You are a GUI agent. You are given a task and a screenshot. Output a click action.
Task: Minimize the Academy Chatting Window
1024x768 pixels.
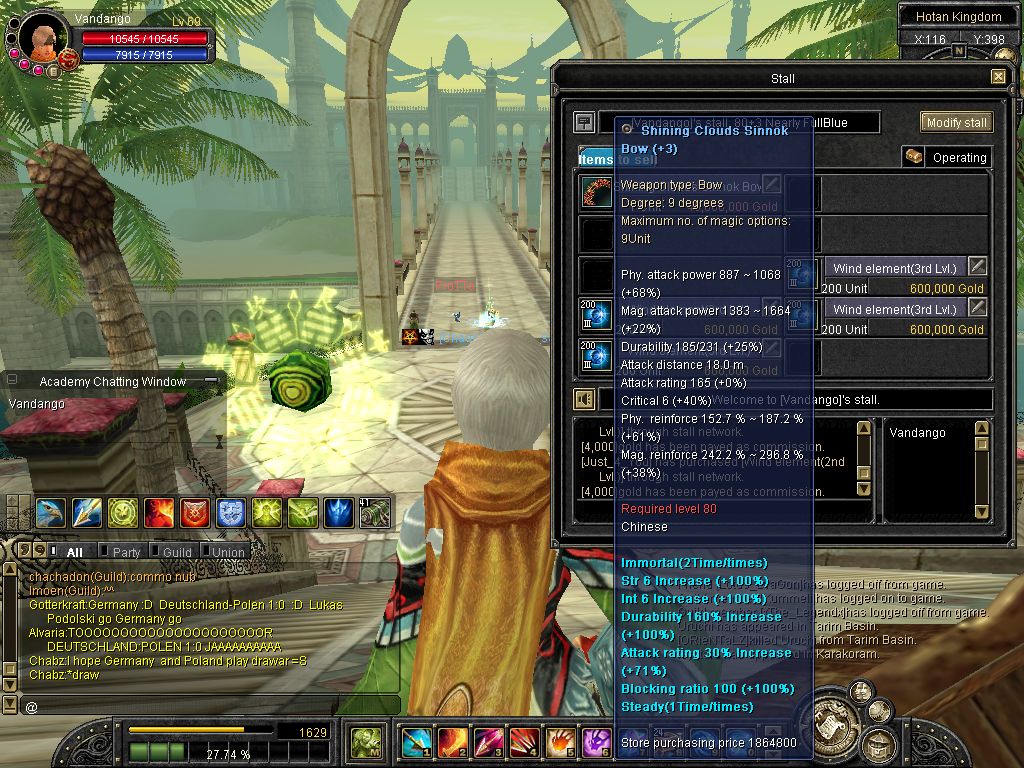click(210, 381)
